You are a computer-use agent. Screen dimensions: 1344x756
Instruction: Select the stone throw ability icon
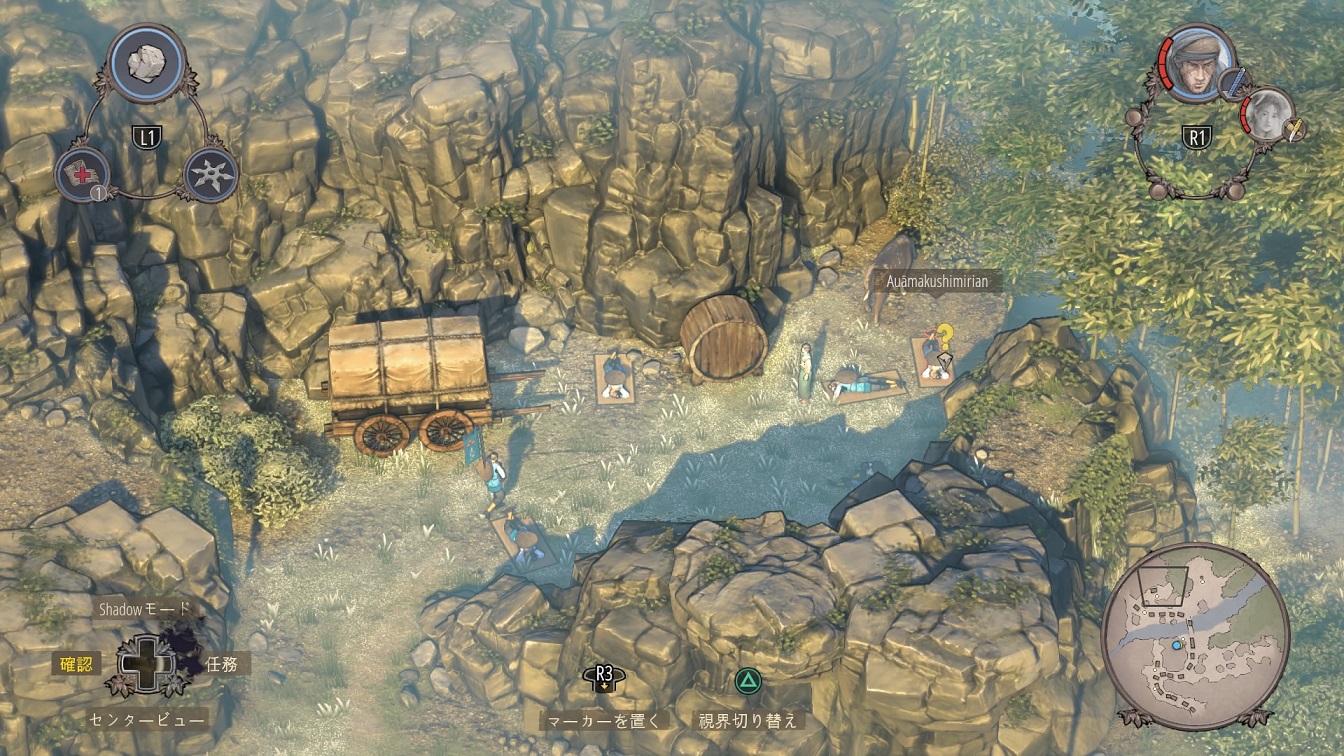pyautogui.click(x=146, y=62)
